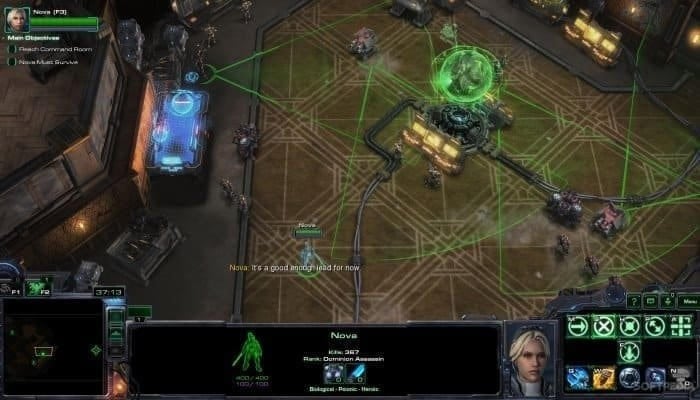
Task: Choose the Hold Position command icon
Action: (629, 325)
